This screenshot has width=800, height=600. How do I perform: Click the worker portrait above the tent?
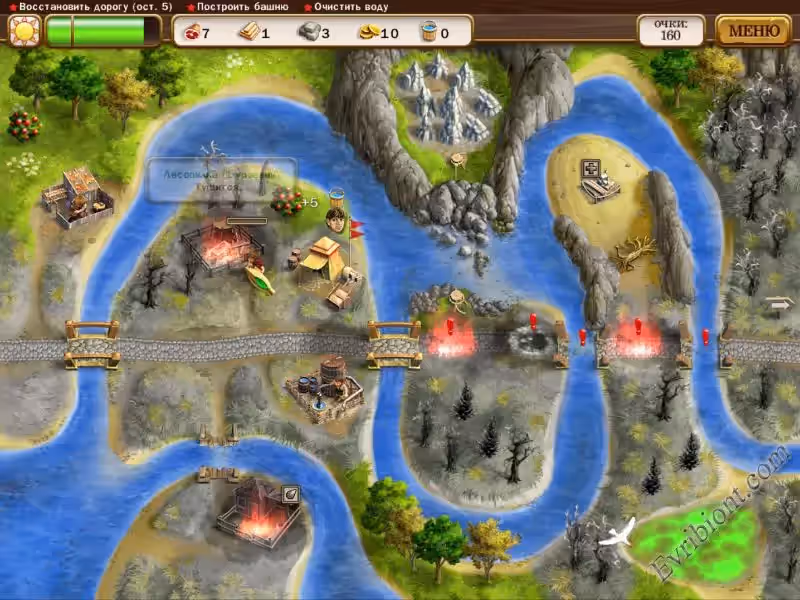click(x=335, y=220)
